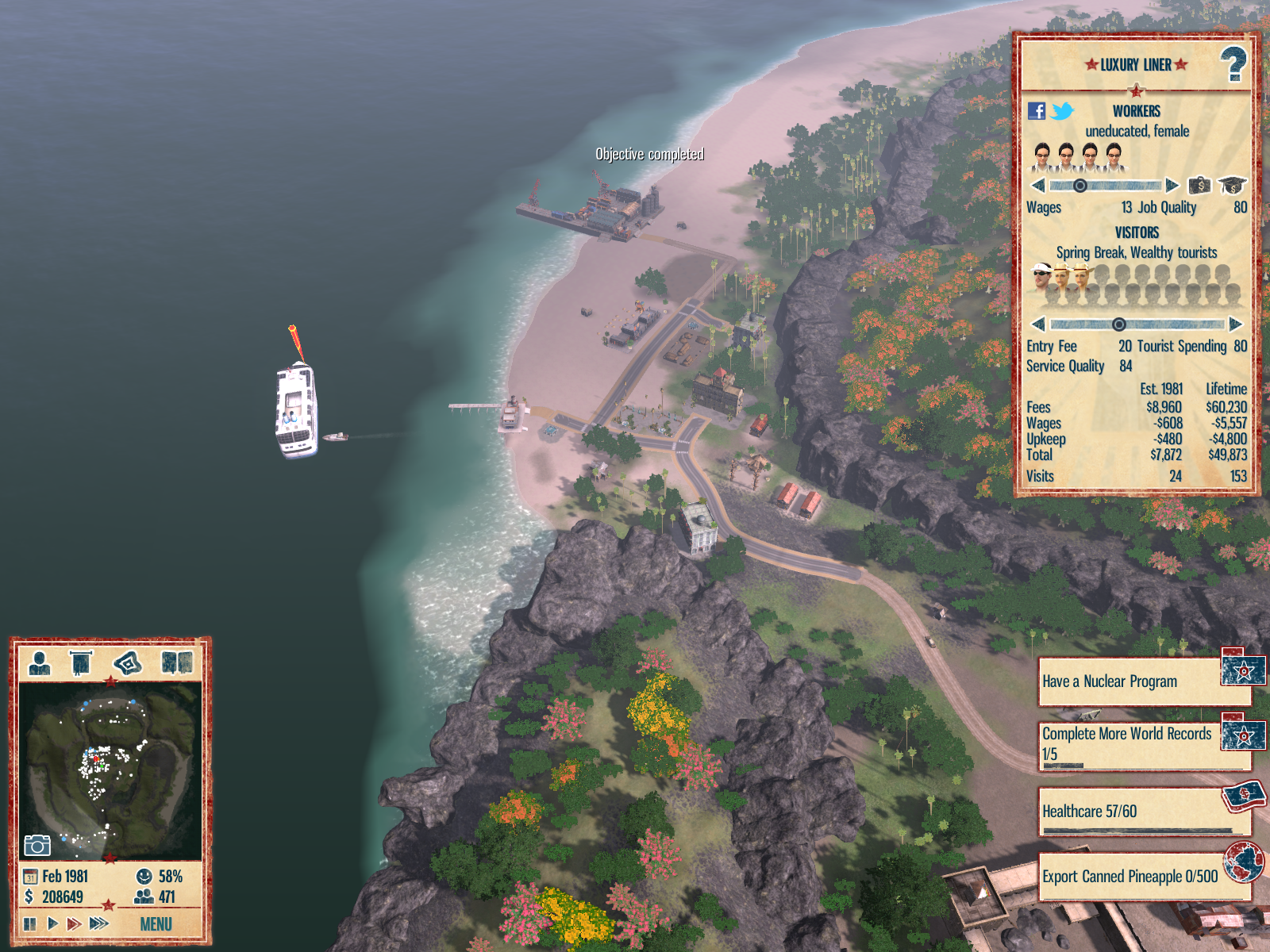Viewport: 1270px width, 952px height.
Task: Lower the entry fee with the left arrow
Action: pyautogui.click(x=1037, y=324)
